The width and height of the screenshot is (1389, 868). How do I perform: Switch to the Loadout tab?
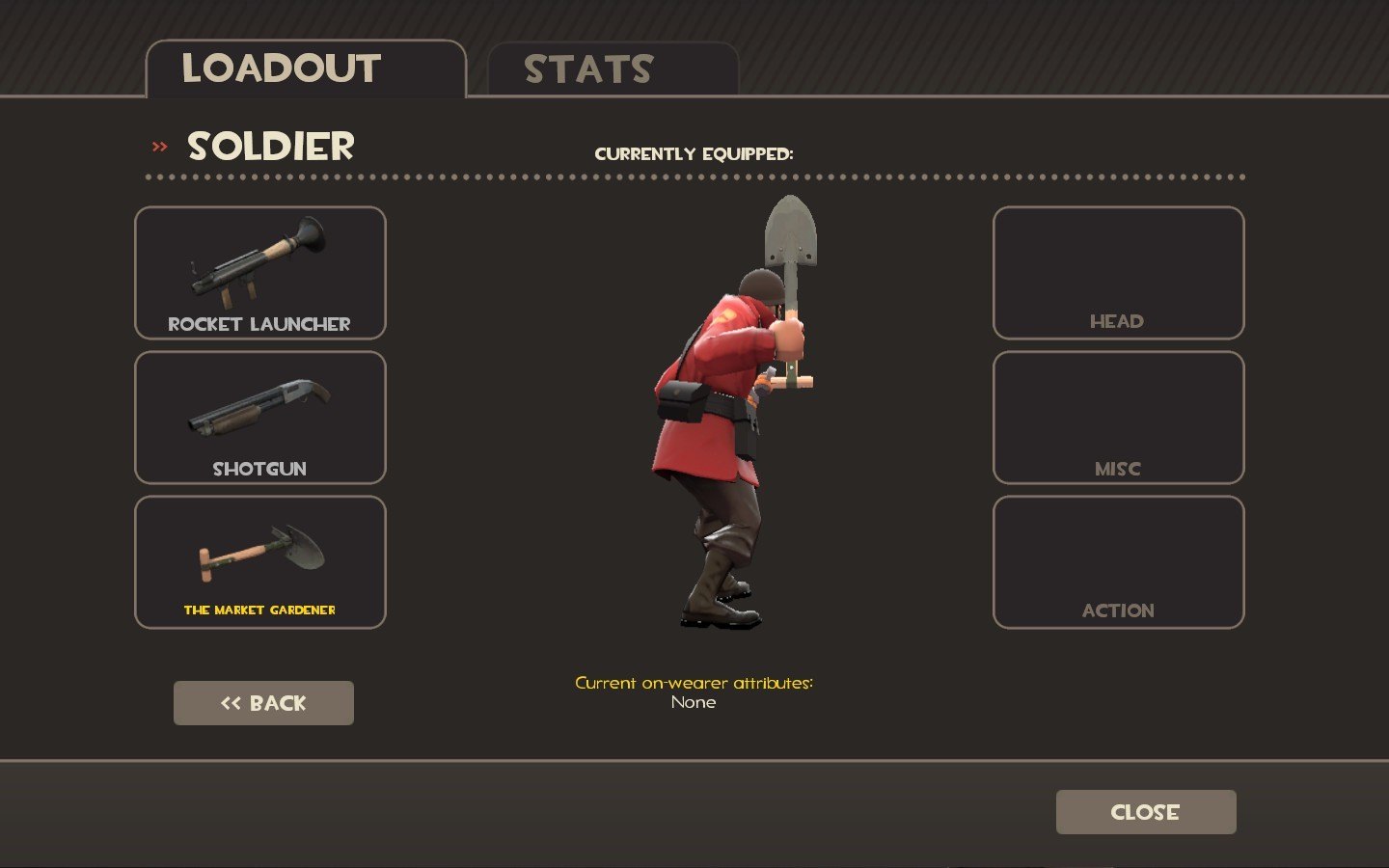pyautogui.click(x=305, y=68)
